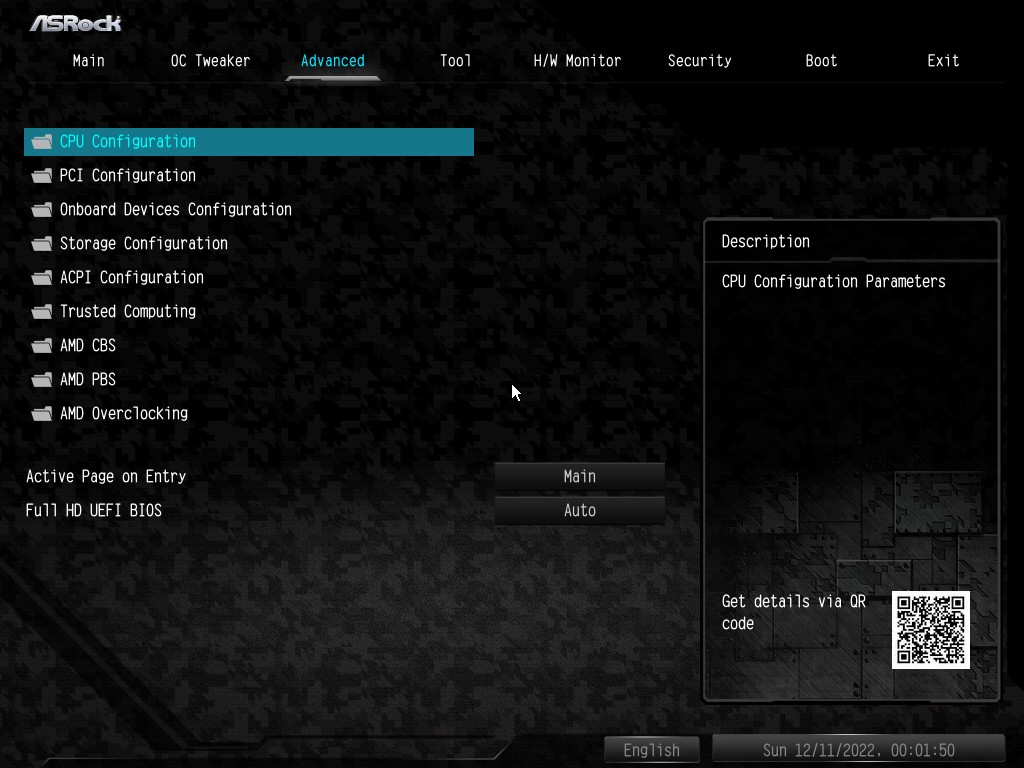
Task: Switch to the Main tab
Action: click(x=88, y=61)
